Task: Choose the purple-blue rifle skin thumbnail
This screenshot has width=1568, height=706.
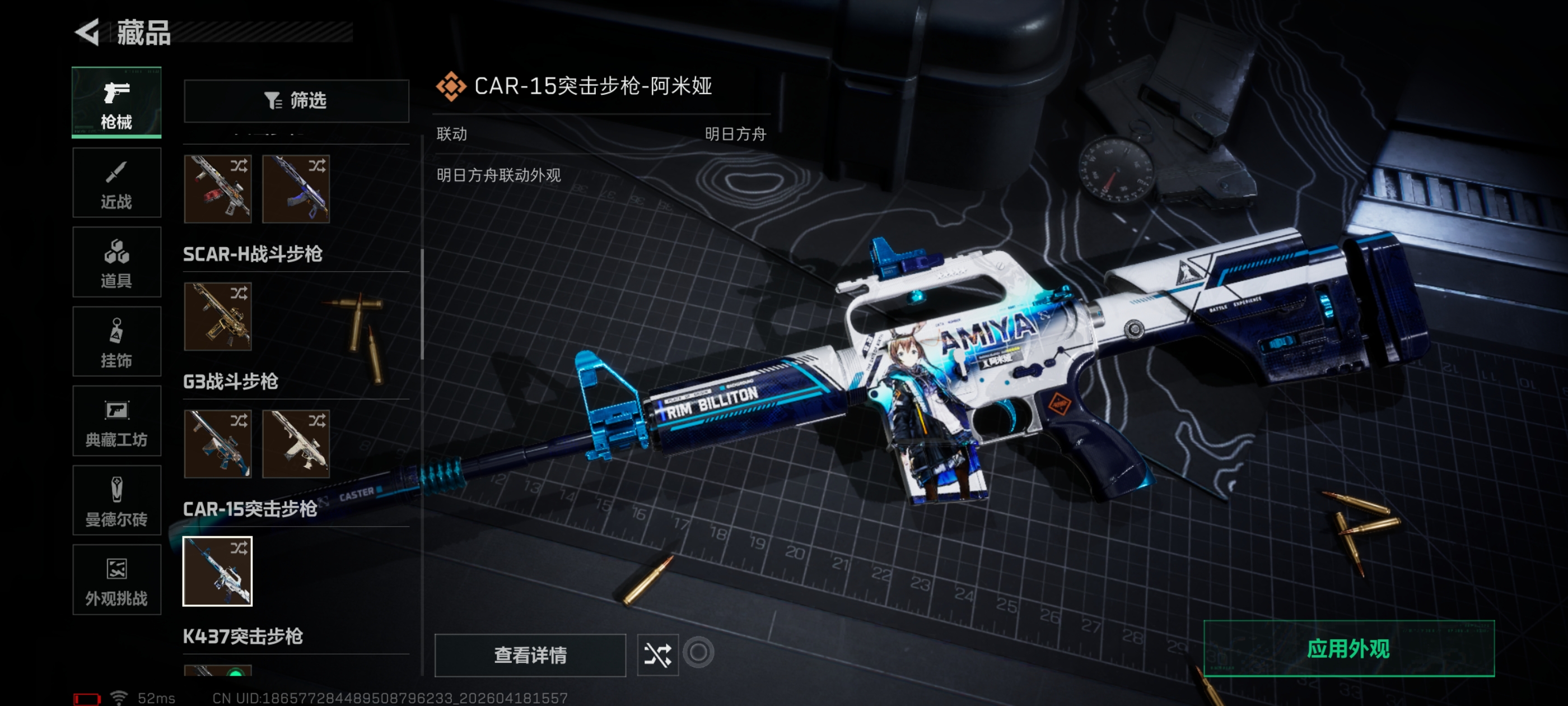Action: click(296, 189)
